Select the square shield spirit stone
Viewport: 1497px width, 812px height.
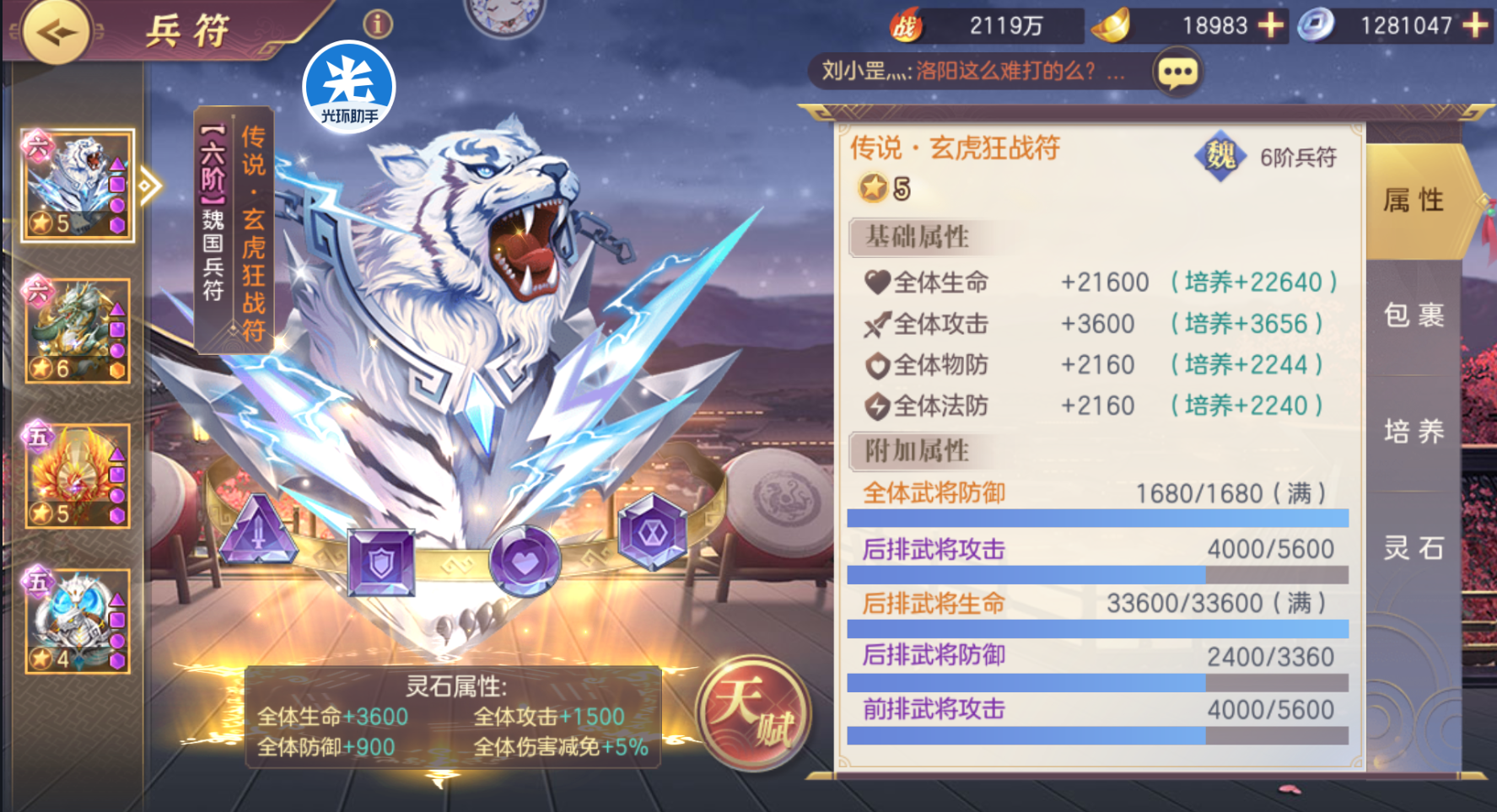[x=381, y=562]
